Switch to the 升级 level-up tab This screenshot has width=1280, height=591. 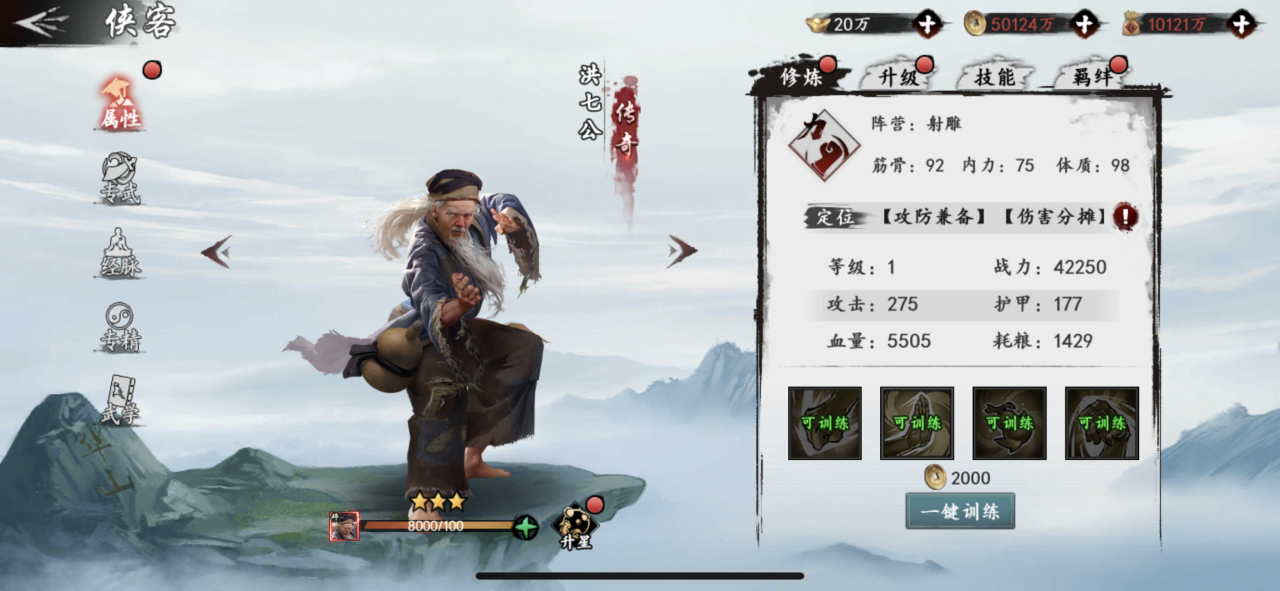[898, 78]
